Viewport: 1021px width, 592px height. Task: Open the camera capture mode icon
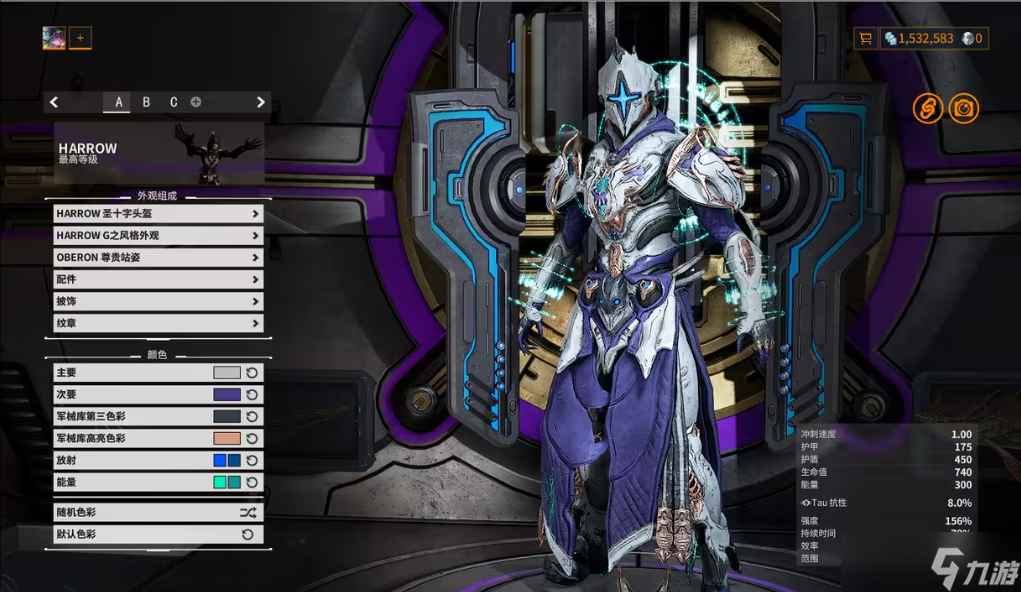point(963,108)
